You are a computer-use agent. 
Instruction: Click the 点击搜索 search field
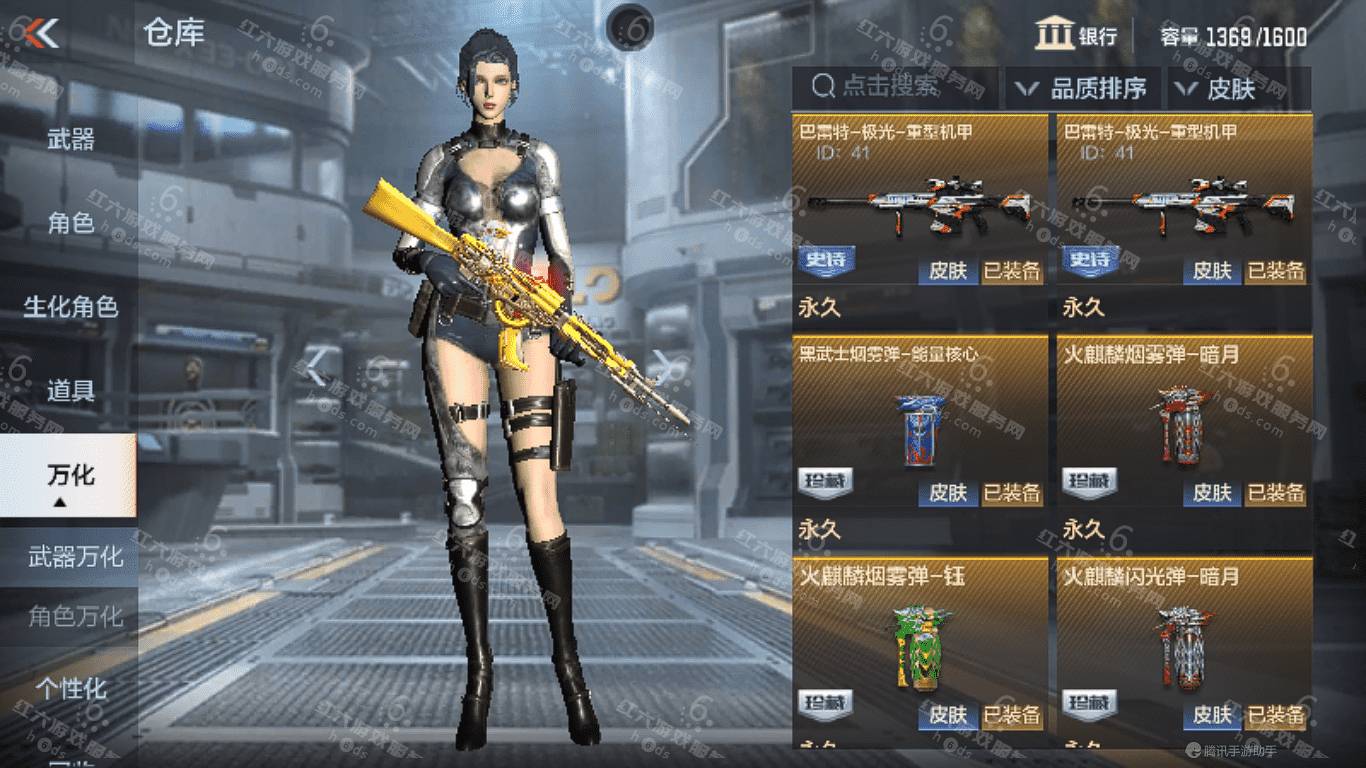(894, 87)
